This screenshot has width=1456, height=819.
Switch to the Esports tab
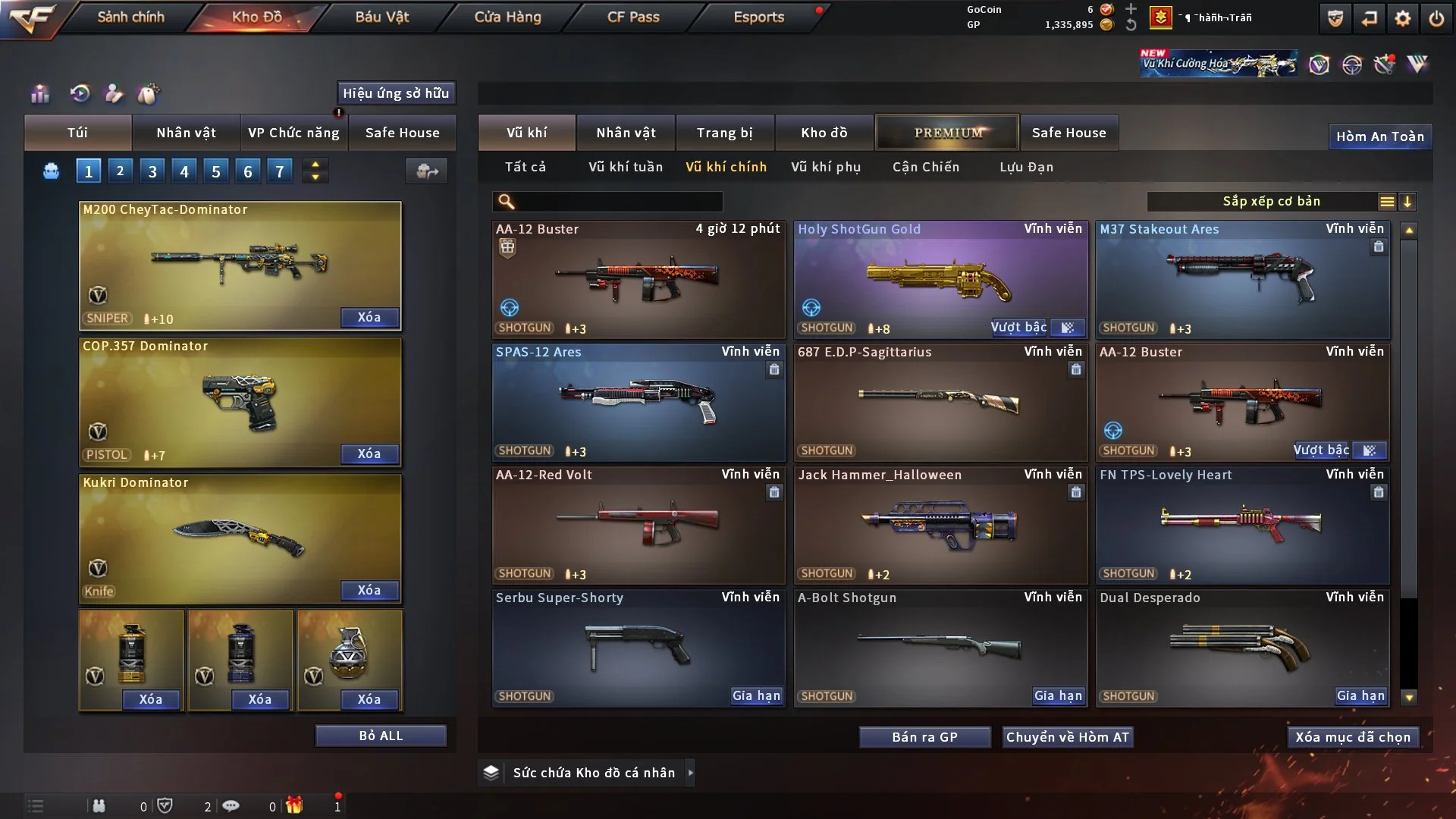coord(758,17)
